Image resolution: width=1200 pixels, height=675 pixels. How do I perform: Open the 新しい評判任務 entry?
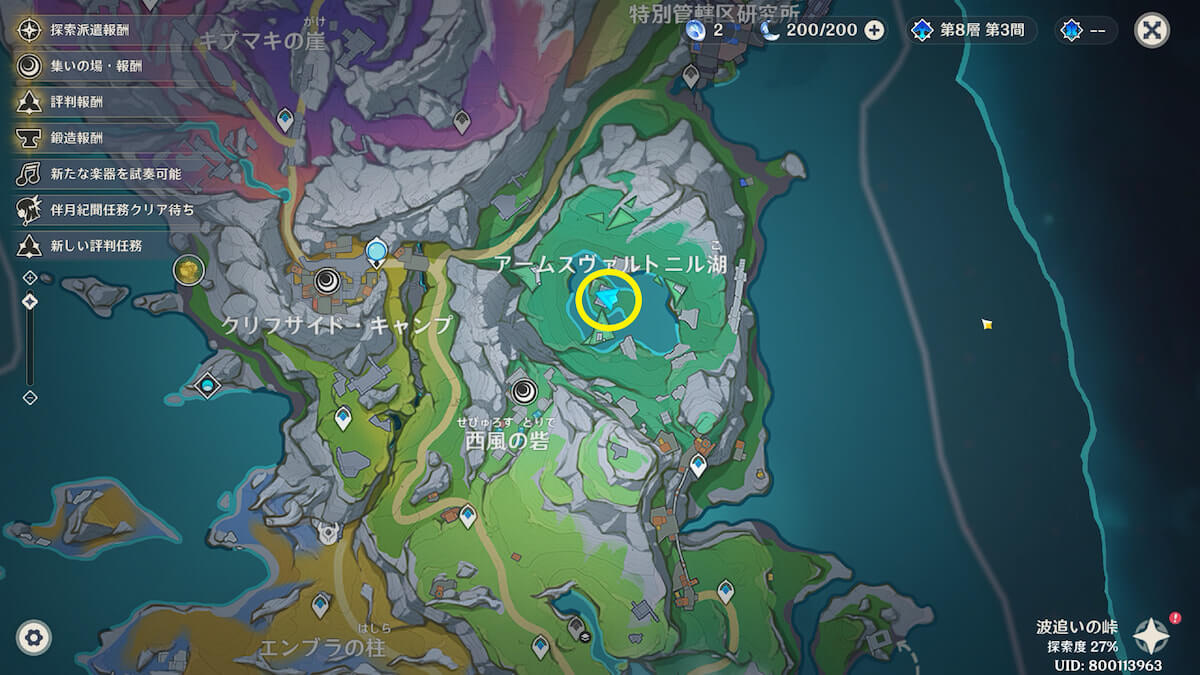(96, 246)
